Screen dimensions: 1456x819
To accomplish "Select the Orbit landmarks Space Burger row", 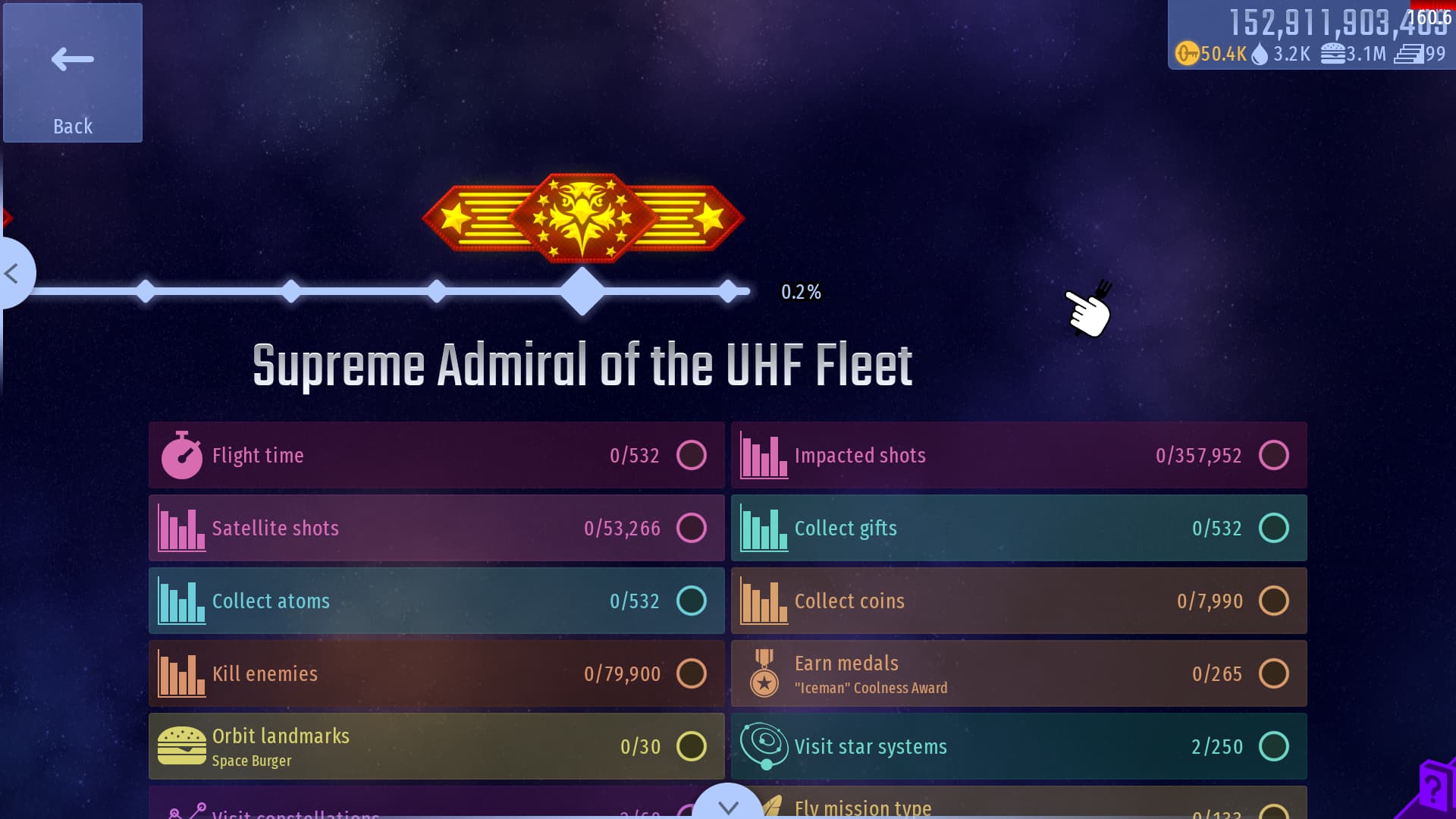I will point(436,746).
